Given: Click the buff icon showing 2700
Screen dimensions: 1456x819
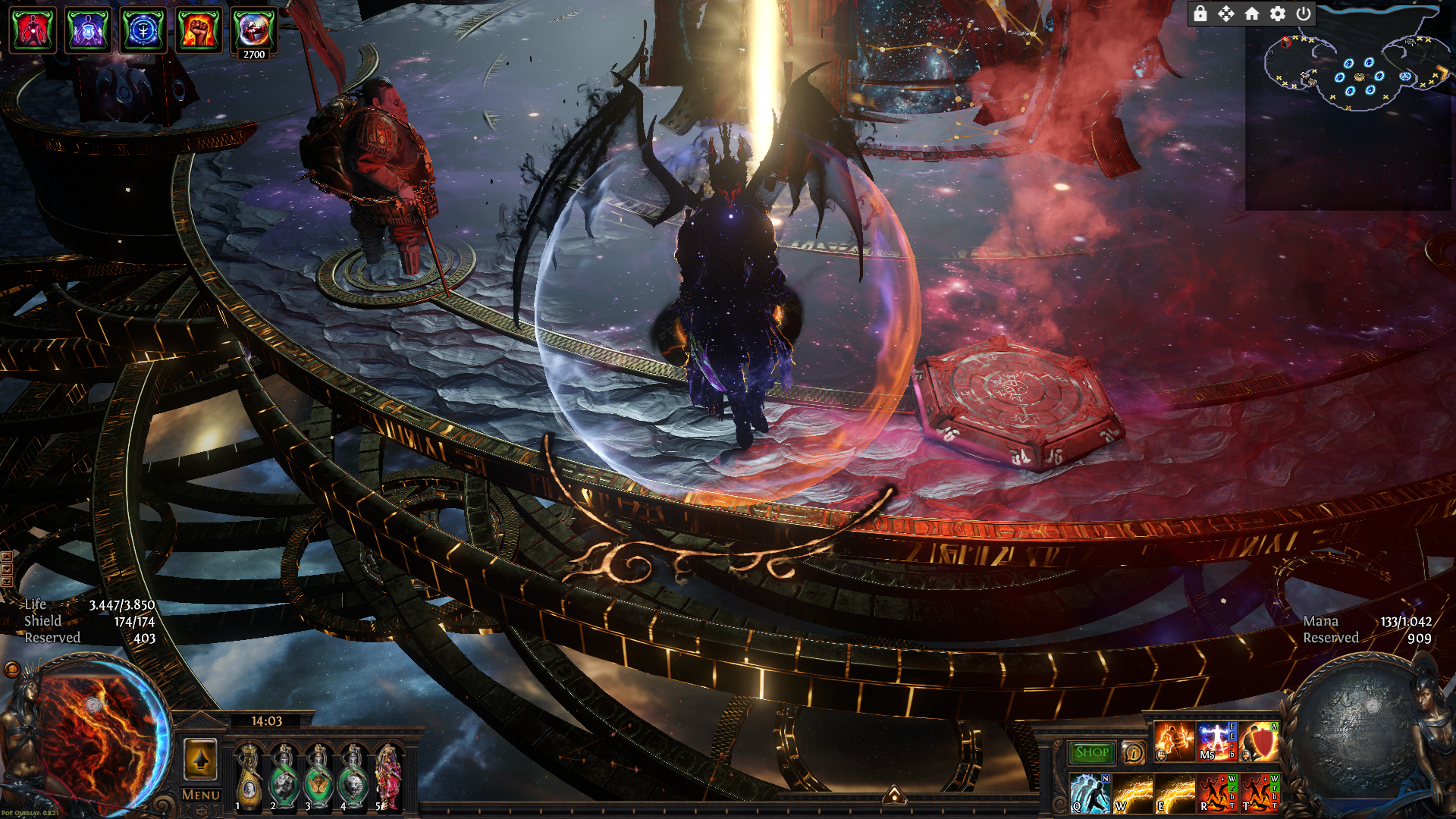Looking at the screenshot, I should 253,31.
